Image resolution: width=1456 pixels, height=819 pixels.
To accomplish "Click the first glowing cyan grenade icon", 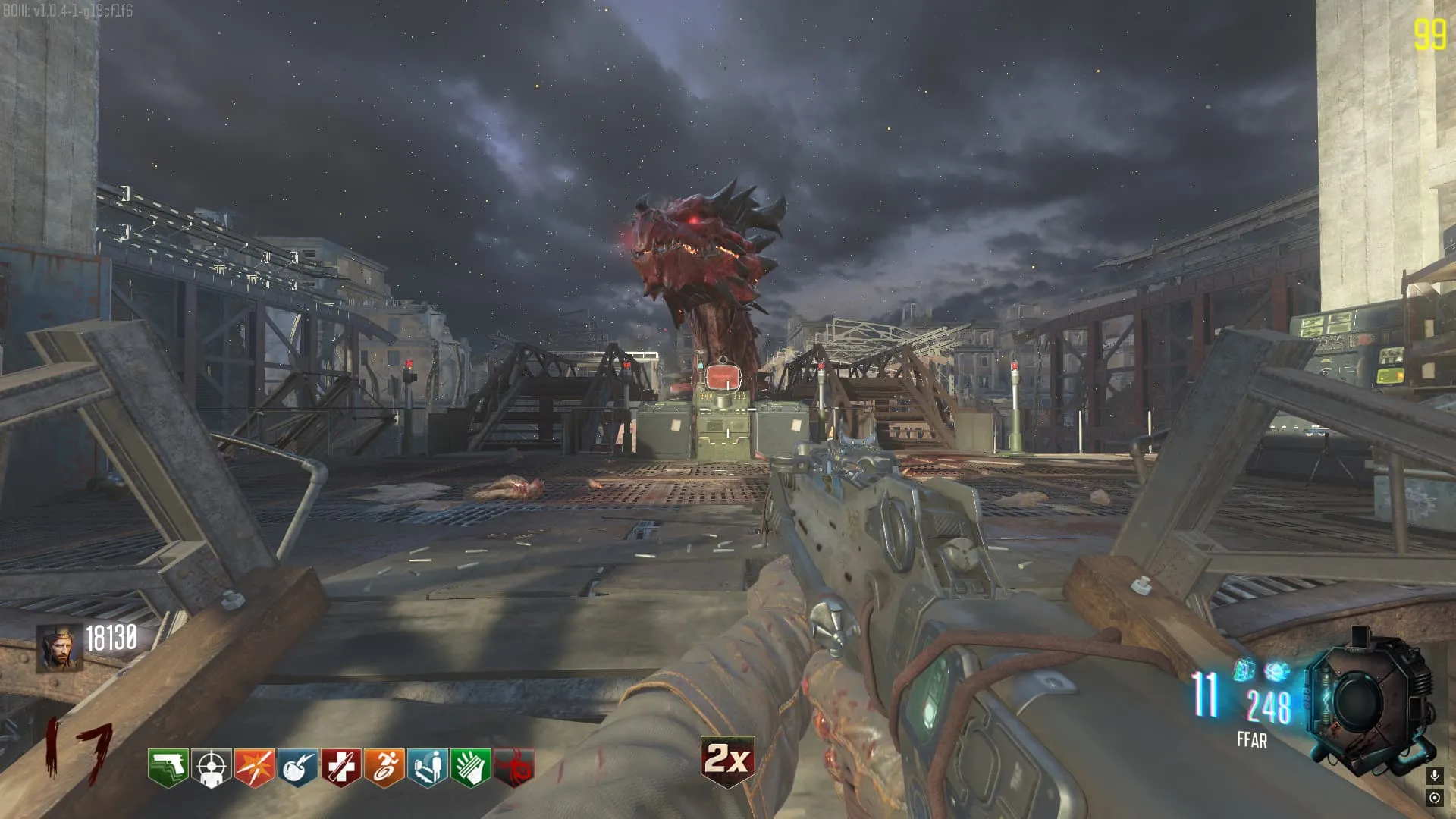I will pos(1244,670).
